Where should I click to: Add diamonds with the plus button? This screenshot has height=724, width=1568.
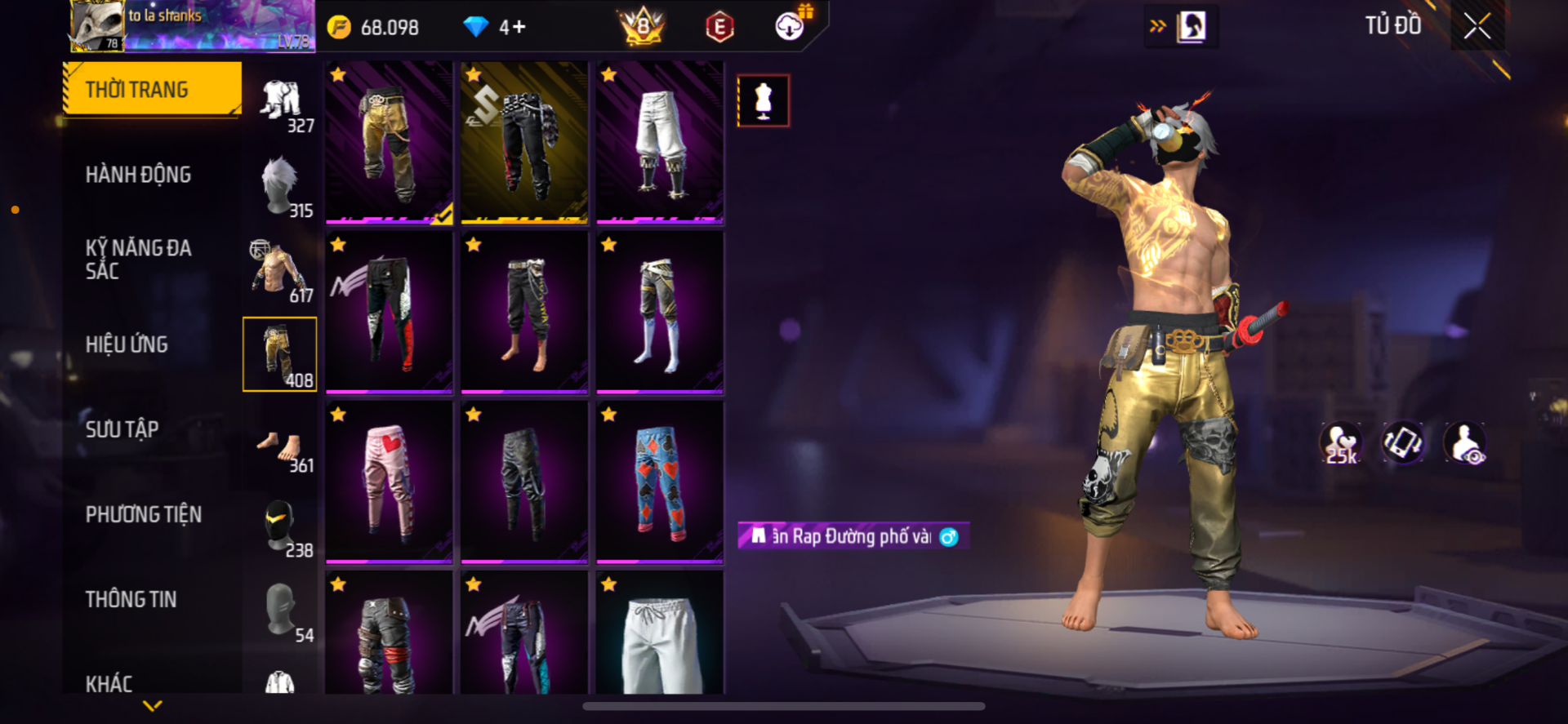[513, 28]
